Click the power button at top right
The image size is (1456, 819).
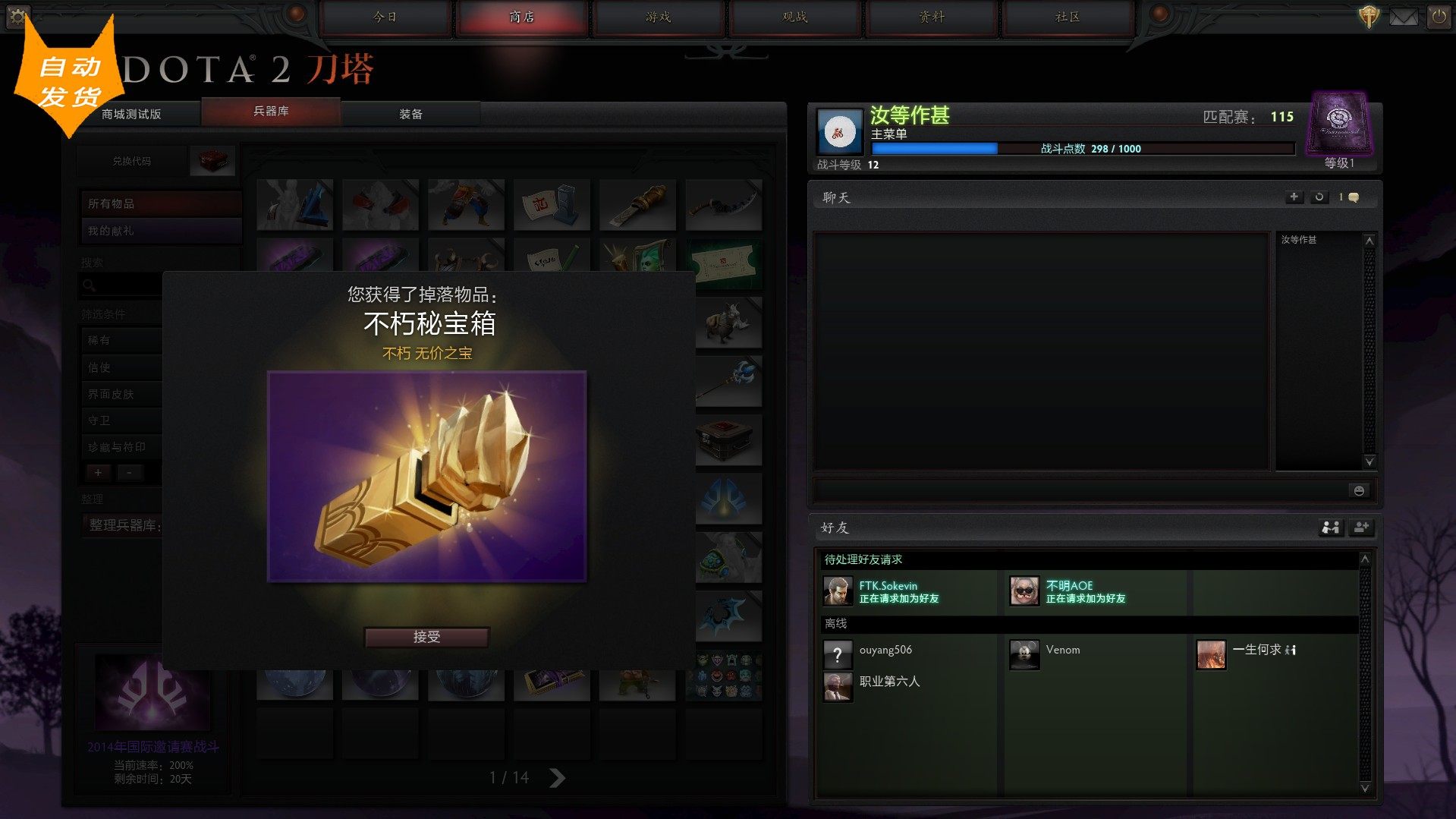coord(1439,15)
